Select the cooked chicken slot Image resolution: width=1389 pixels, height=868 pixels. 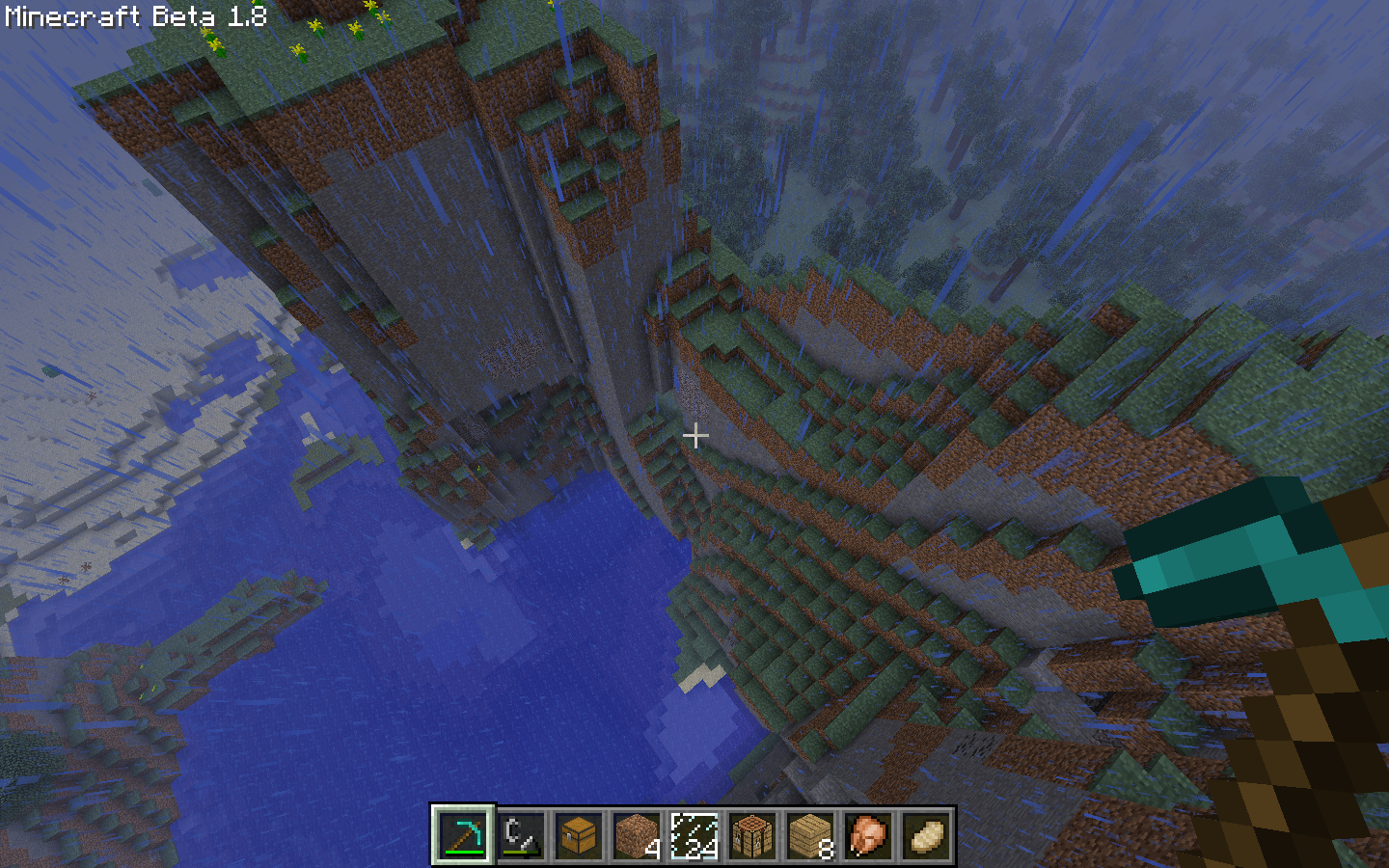pos(868,835)
